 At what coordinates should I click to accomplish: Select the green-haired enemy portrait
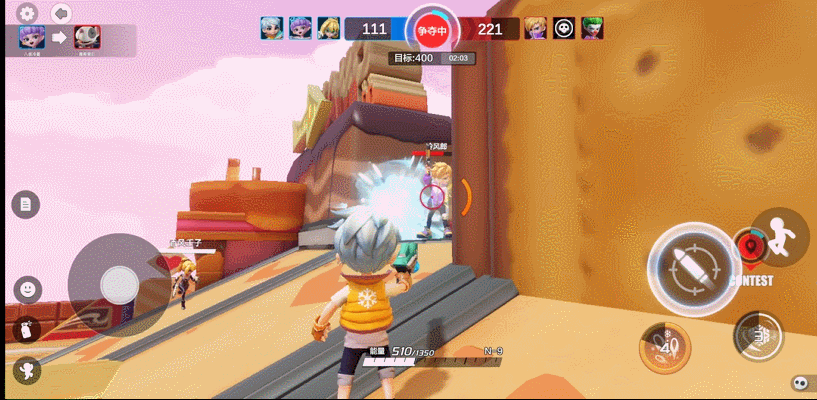pos(592,28)
